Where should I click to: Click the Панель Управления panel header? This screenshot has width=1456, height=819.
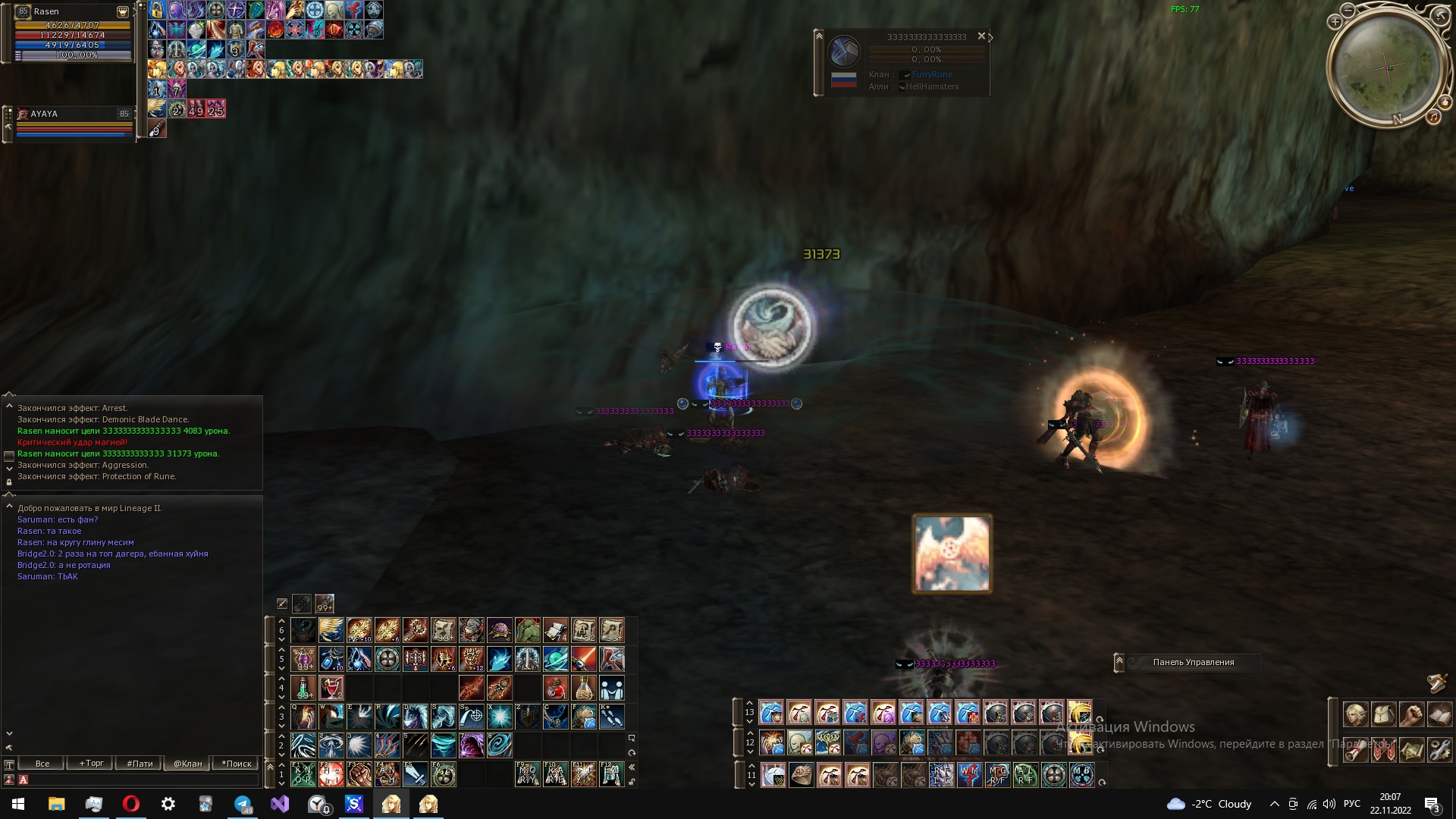tap(1194, 663)
